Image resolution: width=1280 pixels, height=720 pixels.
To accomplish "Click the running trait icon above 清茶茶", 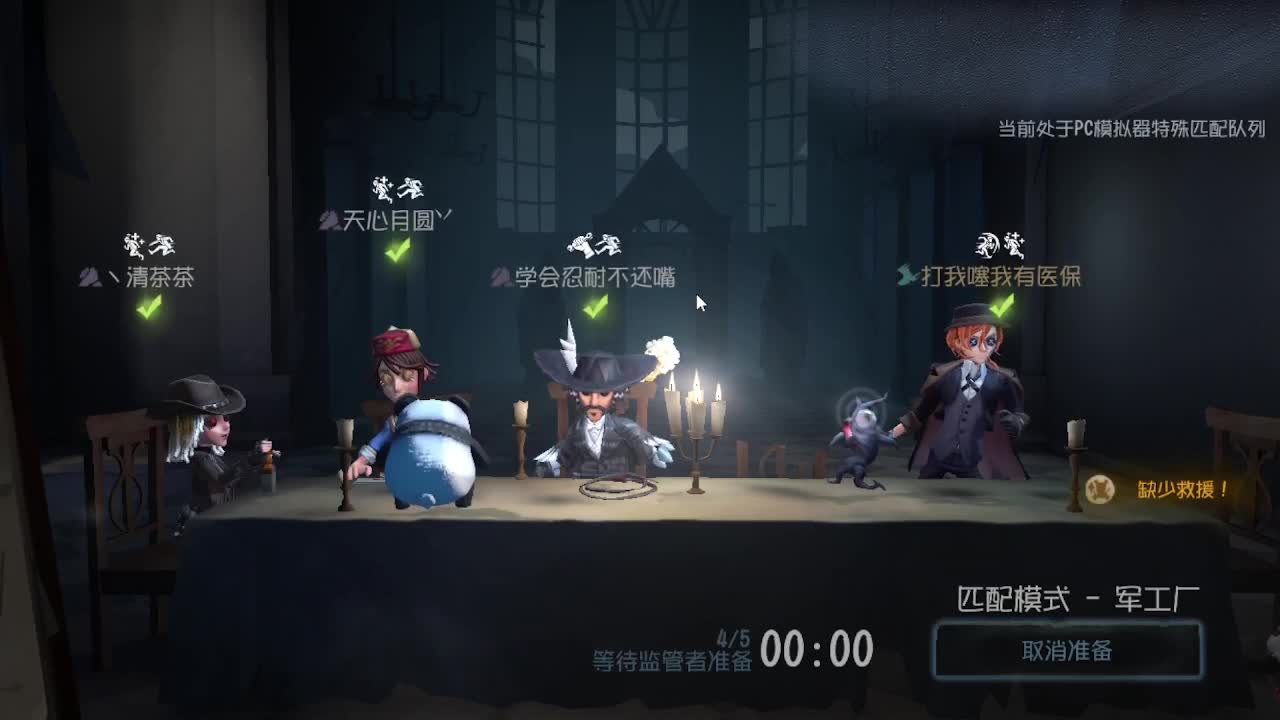I will click(163, 243).
